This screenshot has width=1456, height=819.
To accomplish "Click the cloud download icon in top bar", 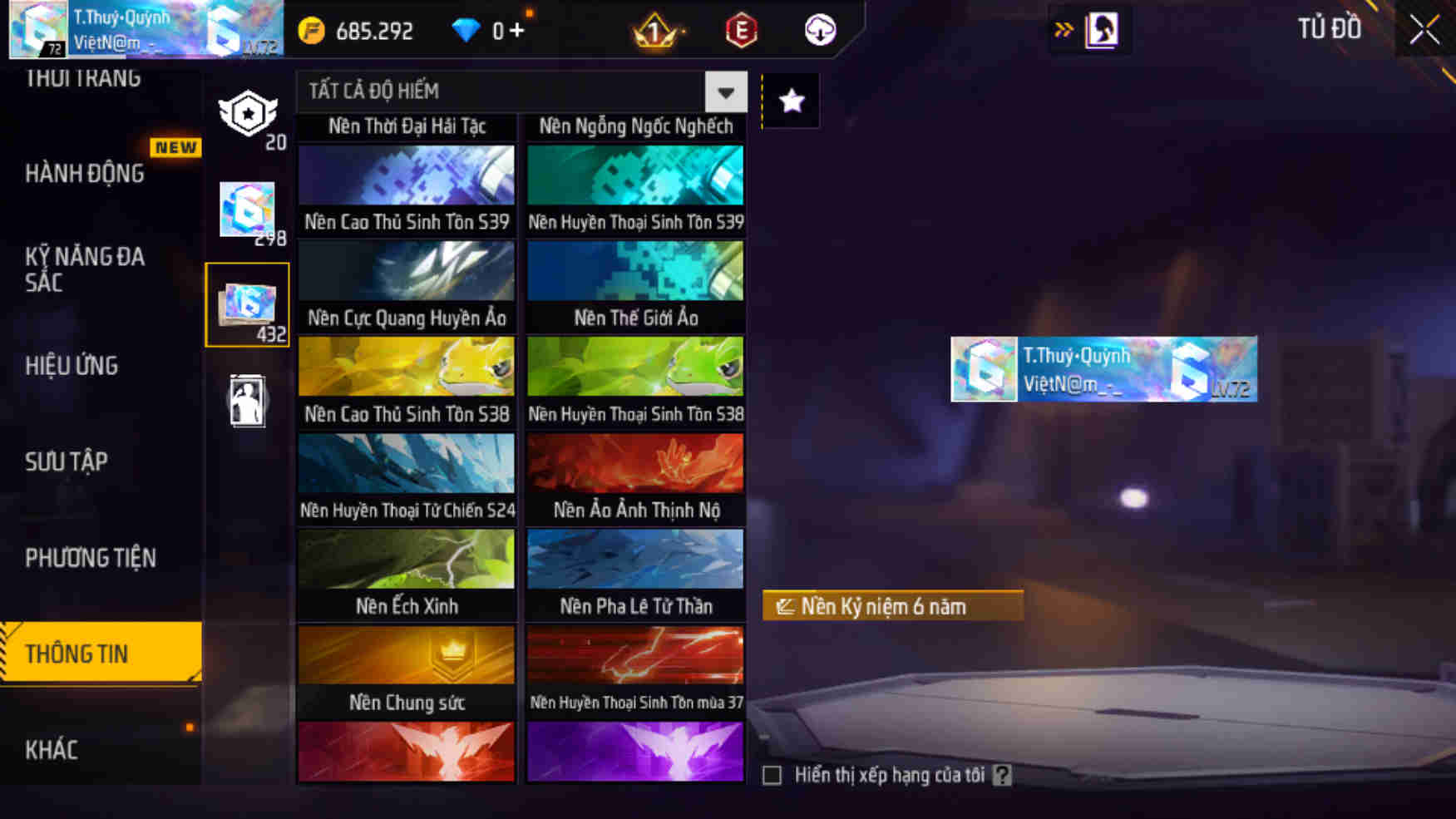I will pos(819,30).
